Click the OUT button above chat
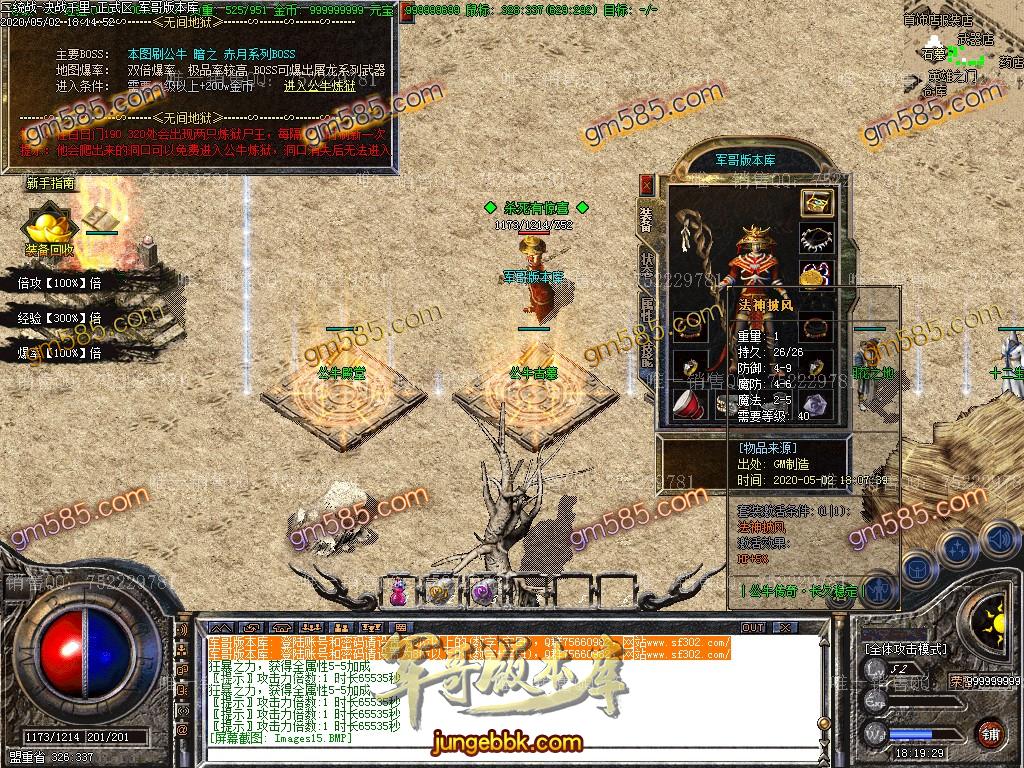Viewport: 1024px width, 768px height. click(x=753, y=627)
